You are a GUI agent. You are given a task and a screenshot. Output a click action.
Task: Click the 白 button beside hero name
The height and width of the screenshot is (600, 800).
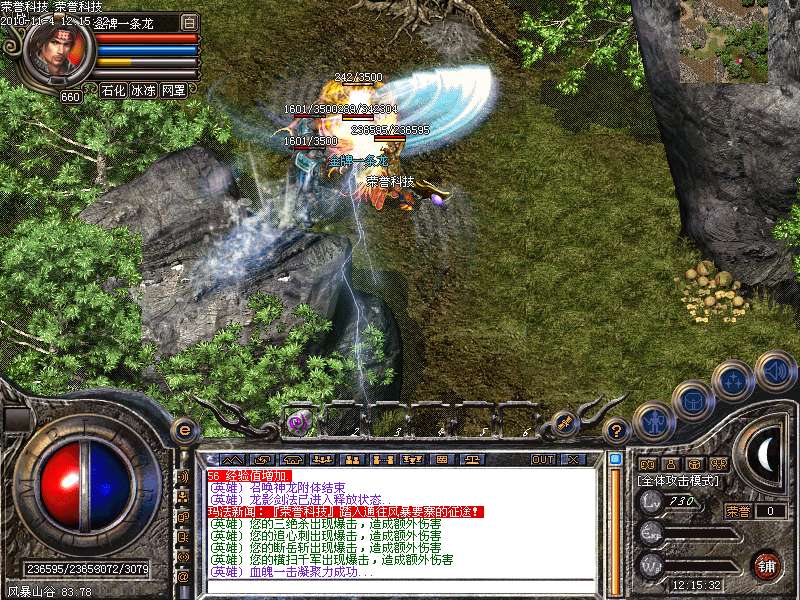(x=190, y=21)
